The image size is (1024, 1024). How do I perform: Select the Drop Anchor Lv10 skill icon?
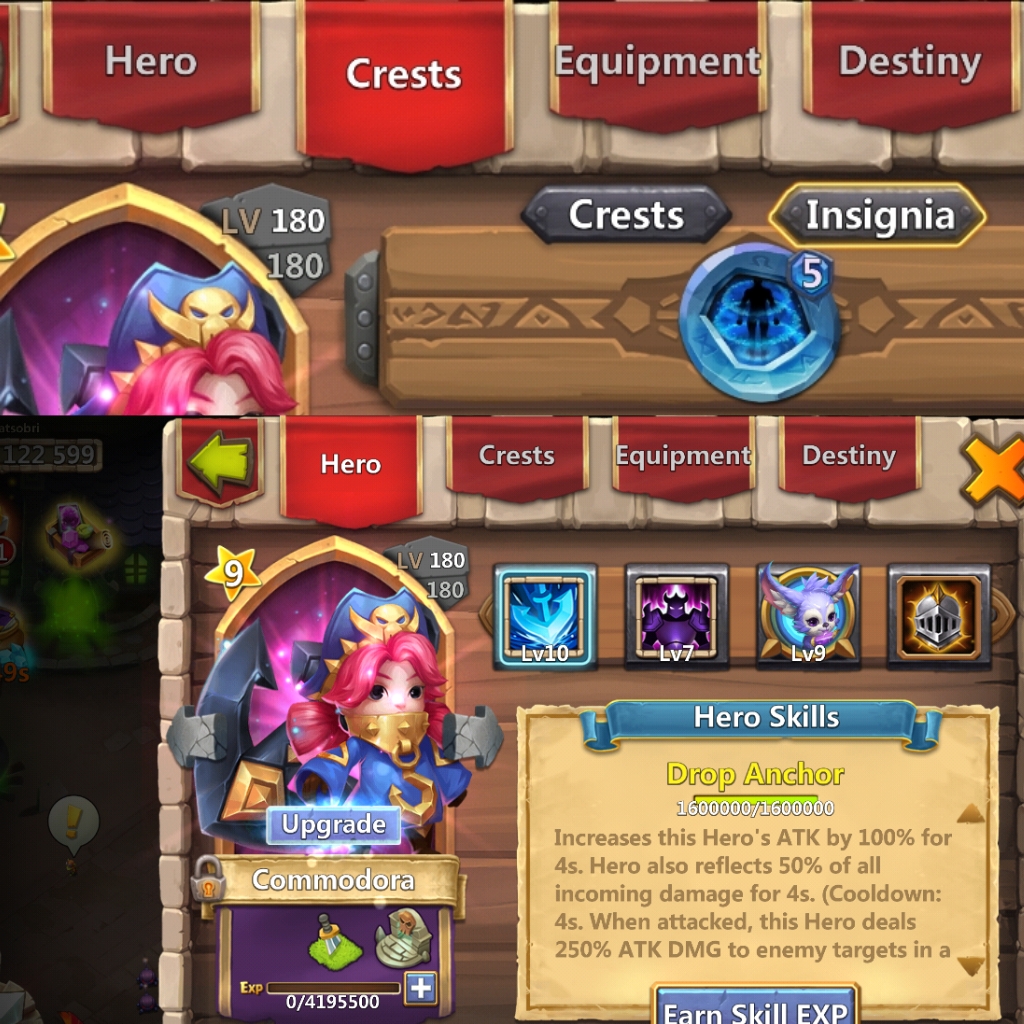(546, 615)
